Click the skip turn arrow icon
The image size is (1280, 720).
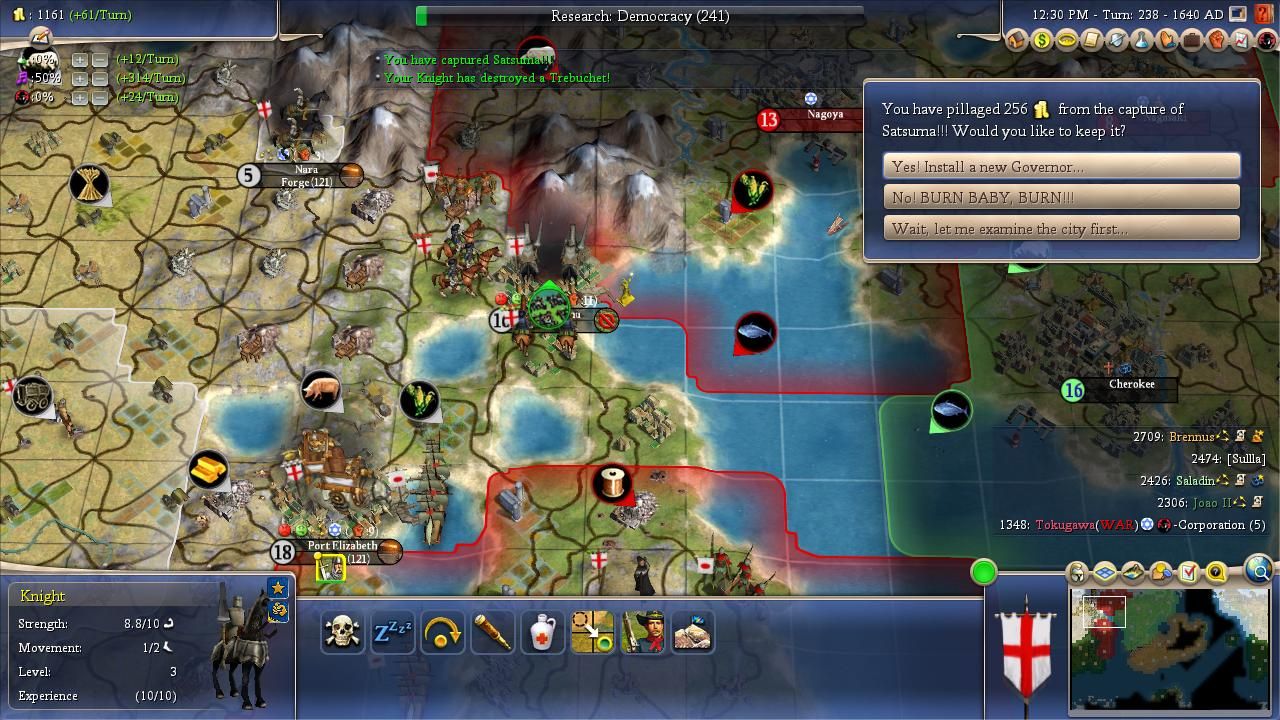[442, 632]
